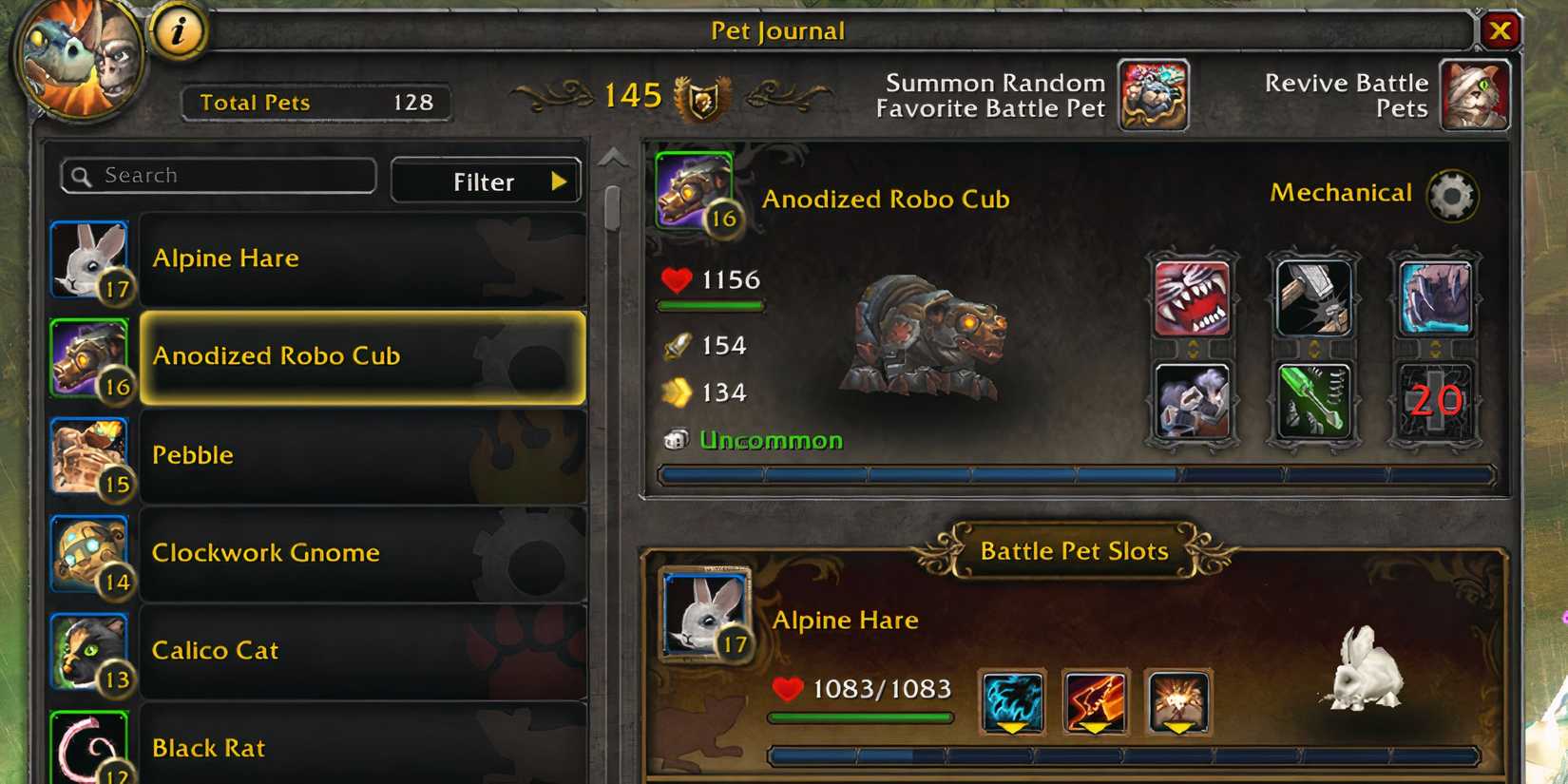Select the blue claw ability icon
This screenshot has width=1568, height=784.
(x=1434, y=297)
